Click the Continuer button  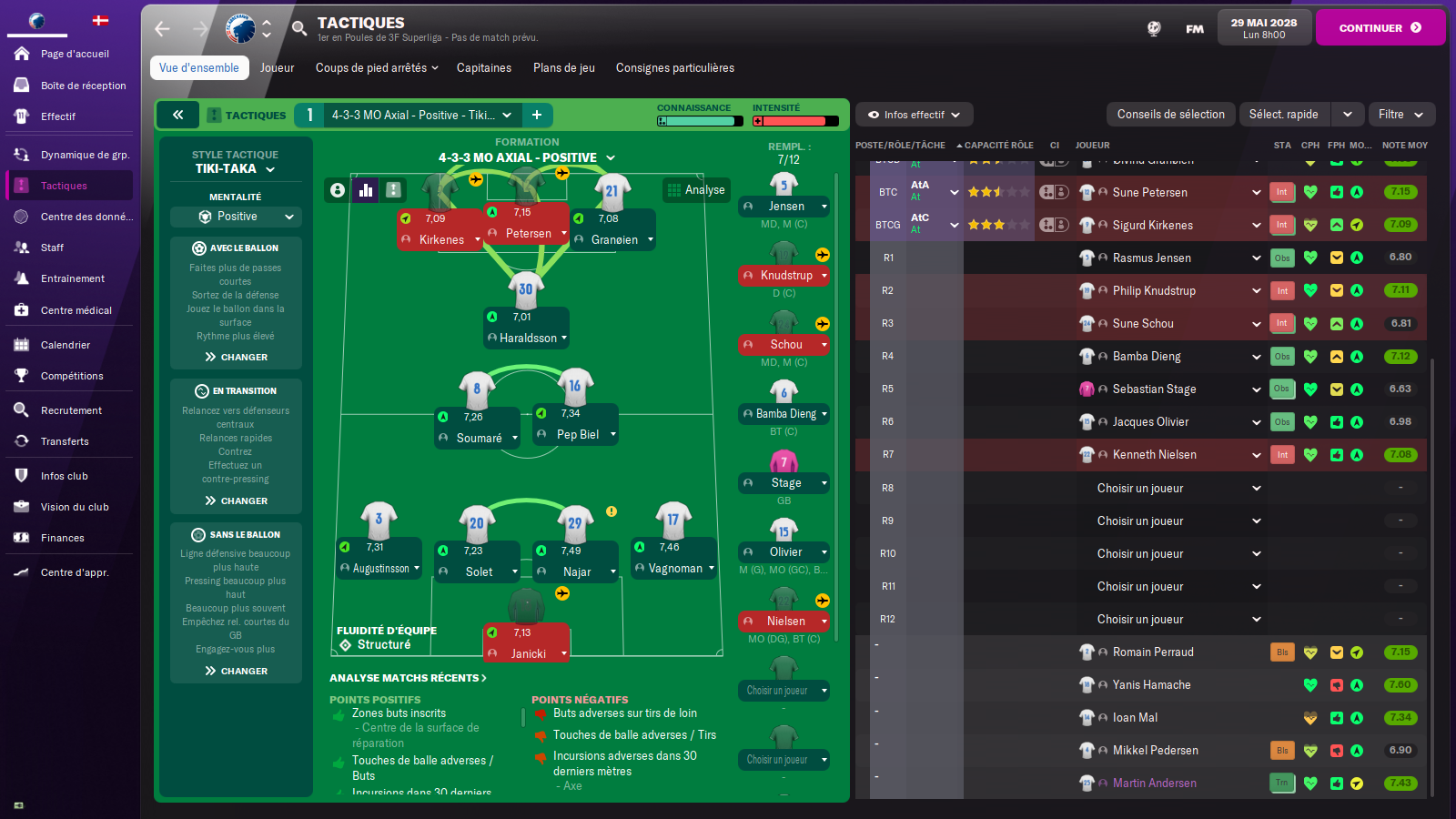point(1380,28)
